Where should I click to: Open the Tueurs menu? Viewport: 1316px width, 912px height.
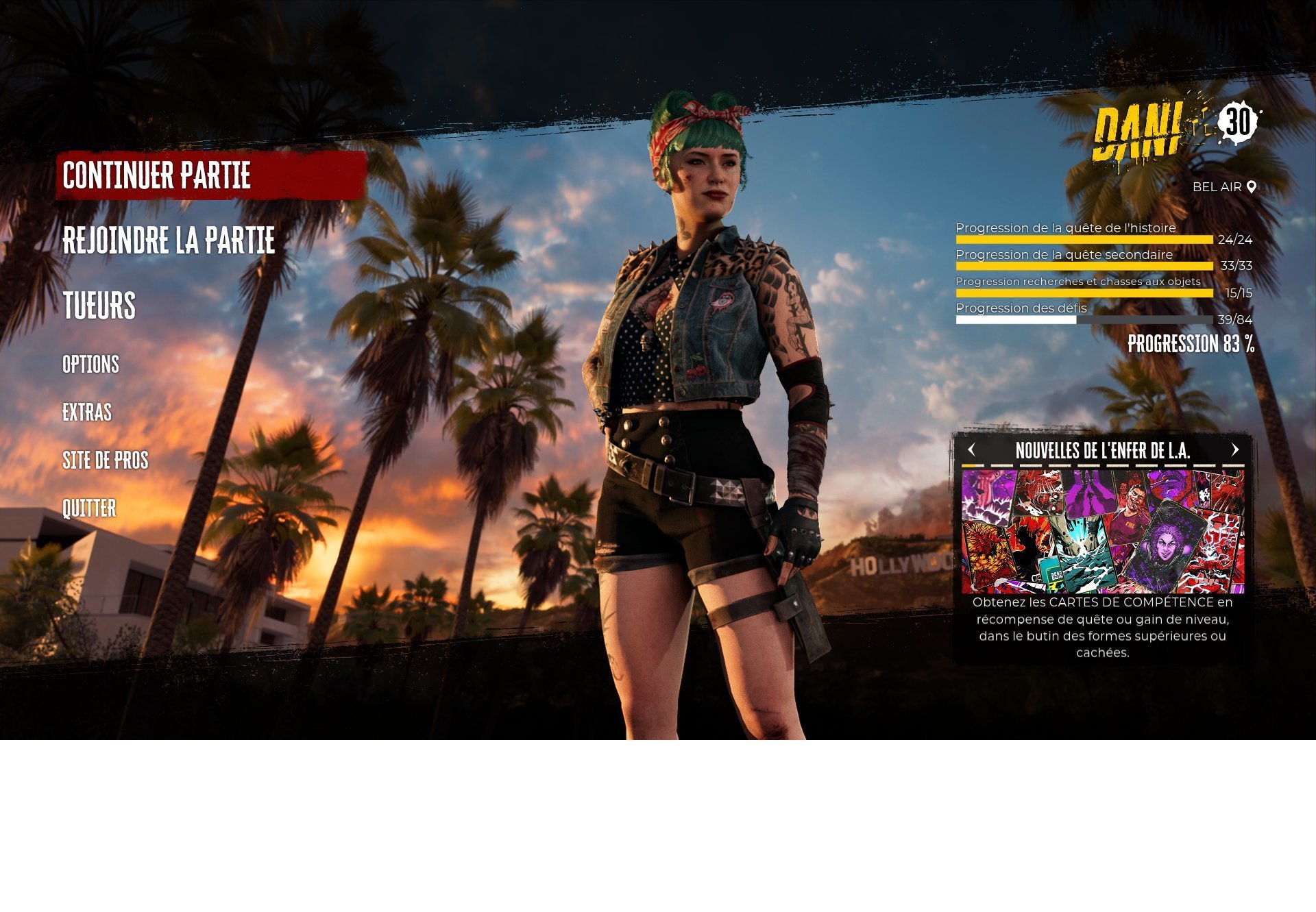coord(99,306)
